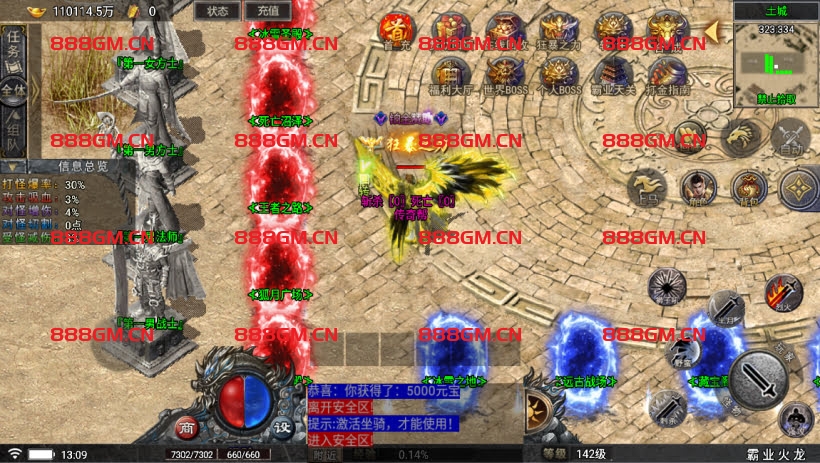
Task: Switch to the 任务 quest tab
Action: click(x=13, y=47)
